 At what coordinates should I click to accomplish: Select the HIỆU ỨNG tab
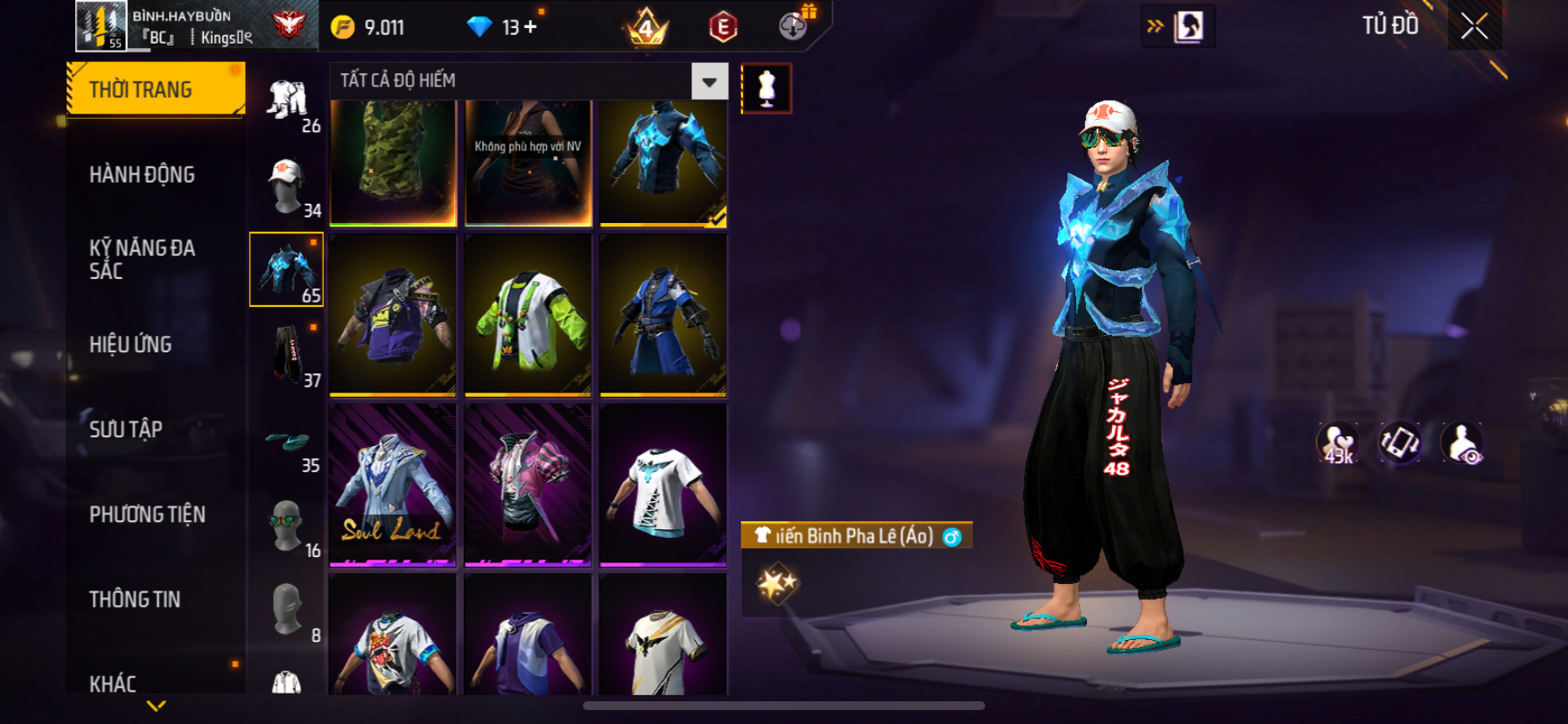(130, 345)
